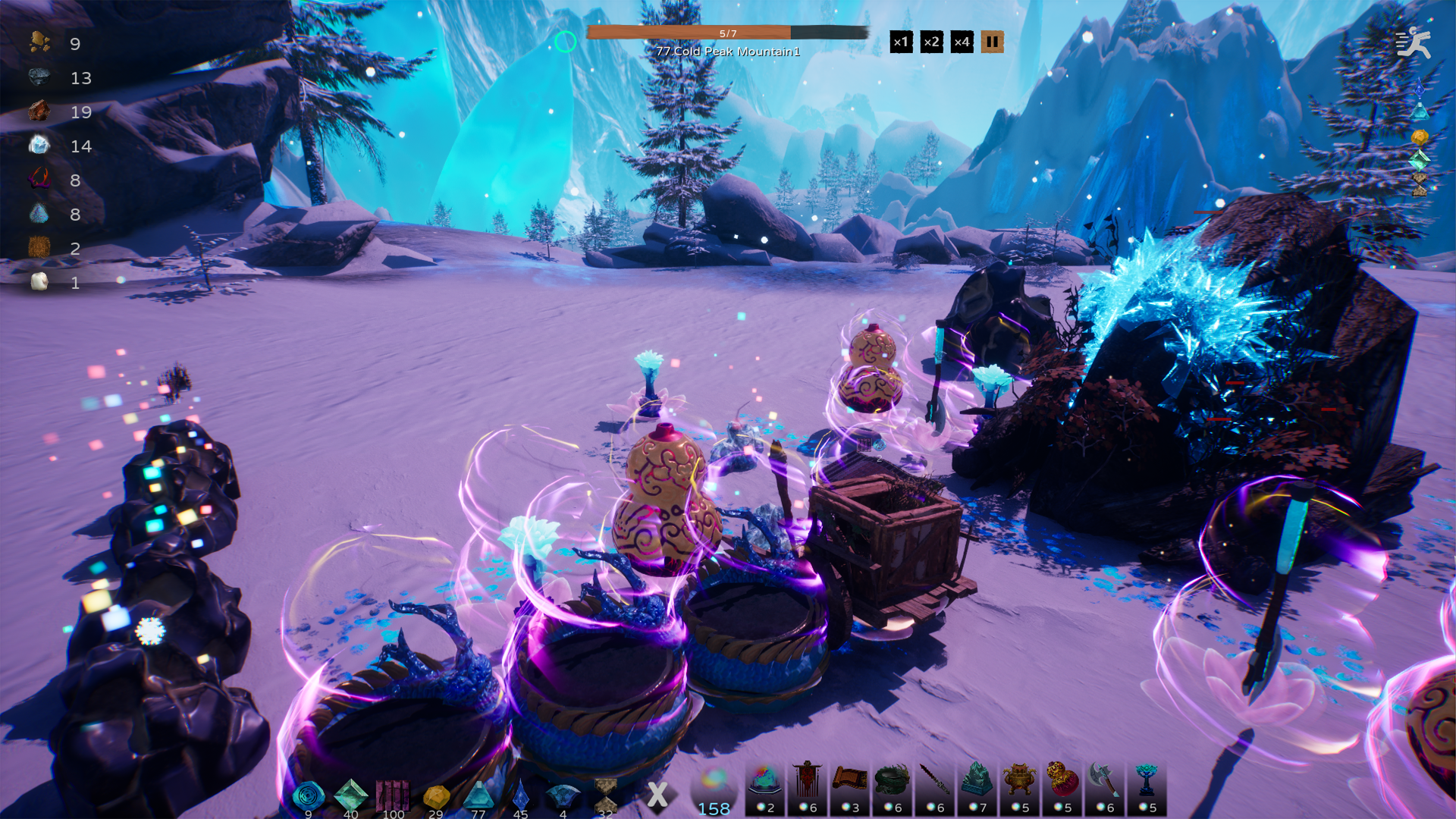This screenshot has width=1456, height=819.
Task: Click the Cold Peak Mountain 5/7 progress bar
Action: coord(728,33)
